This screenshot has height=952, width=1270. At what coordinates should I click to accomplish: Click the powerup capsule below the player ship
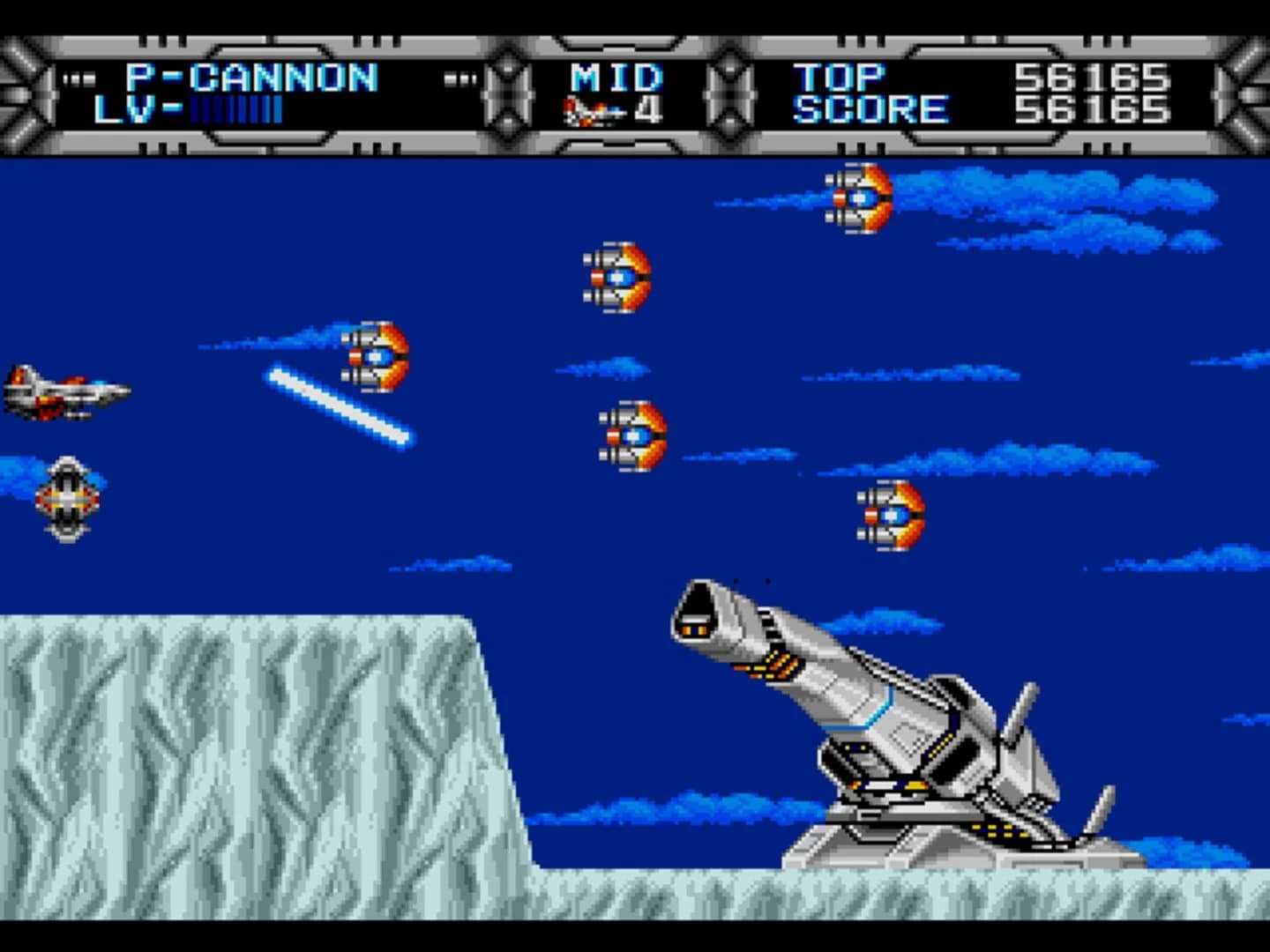(x=66, y=500)
